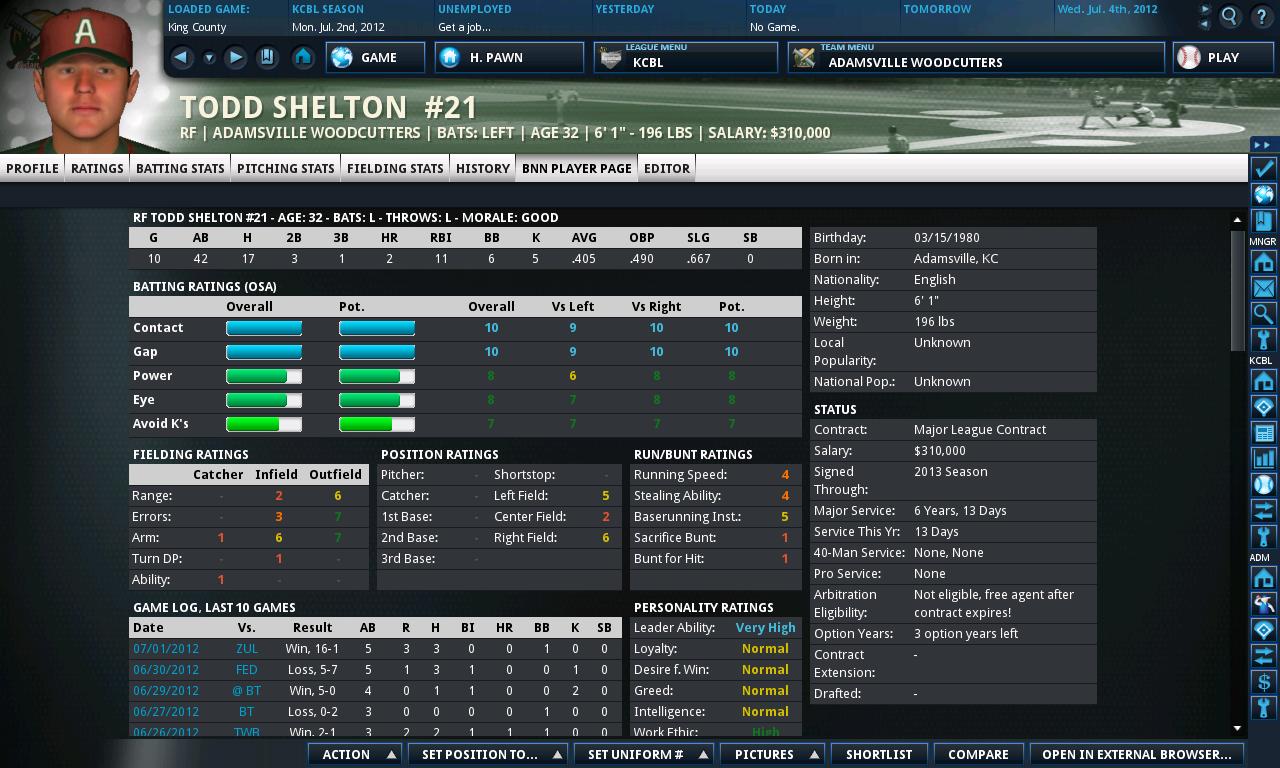This screenshot has height=768, width=1280.
Task: Open the Adamsville Woodcutters team menu
Action: click(x=976, y=58)
